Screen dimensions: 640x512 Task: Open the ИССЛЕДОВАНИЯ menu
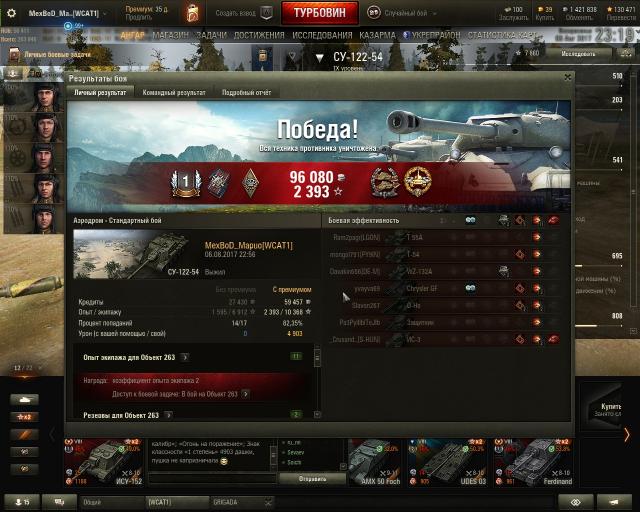point(322,34)
